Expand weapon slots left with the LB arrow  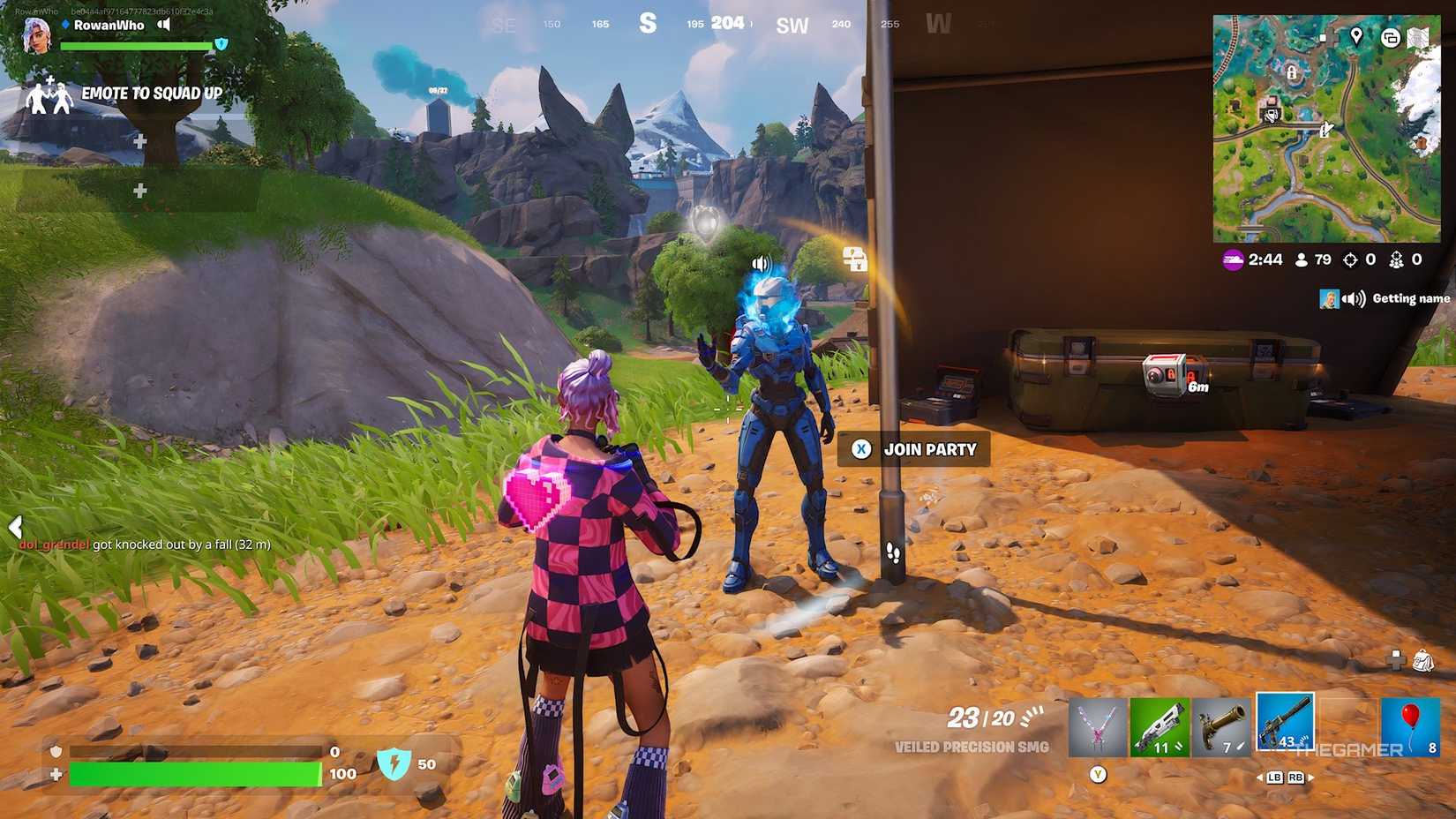[1272, 778]
